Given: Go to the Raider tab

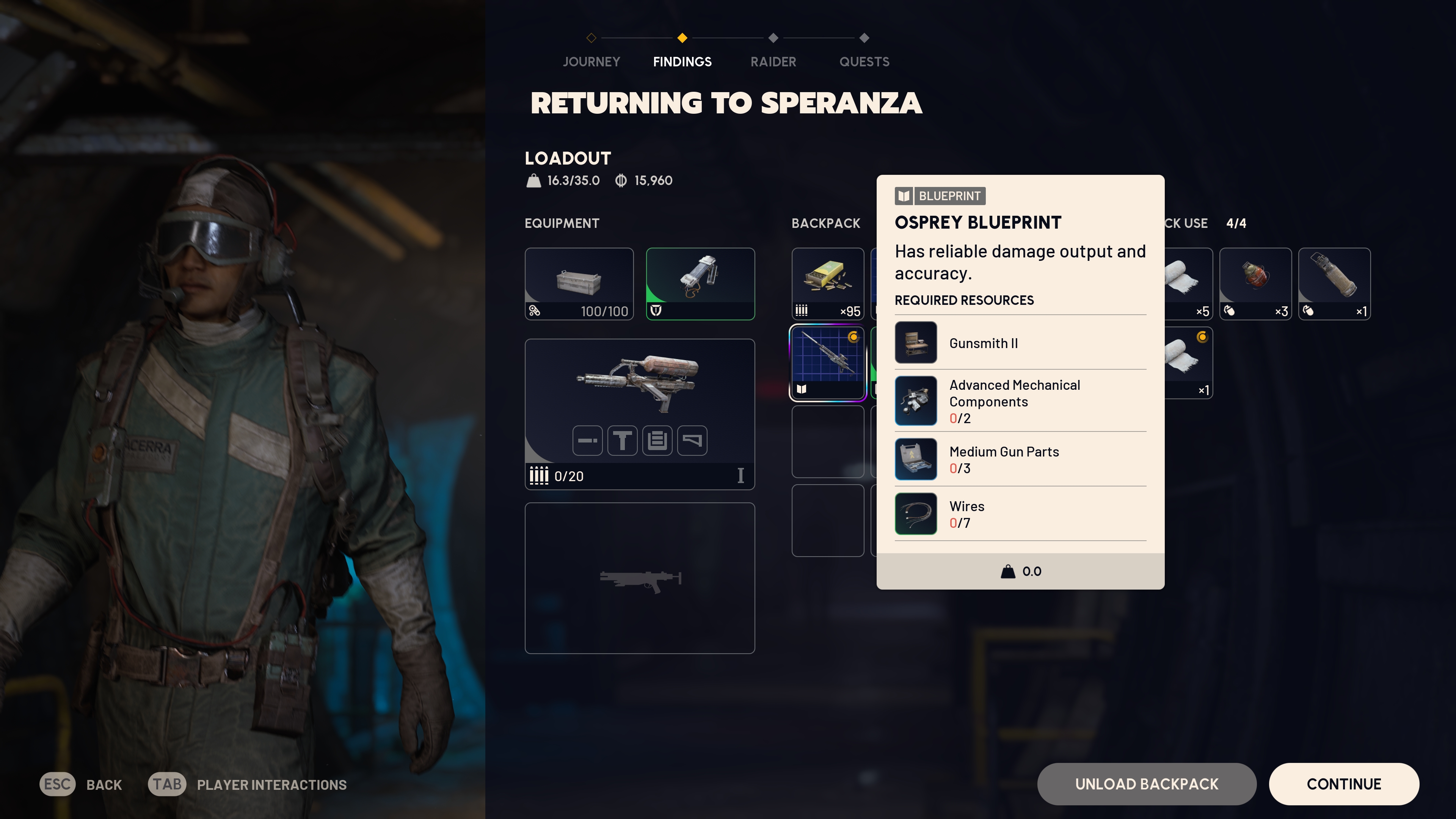Looking at the screenshot, I should click(x=773, y=61).
